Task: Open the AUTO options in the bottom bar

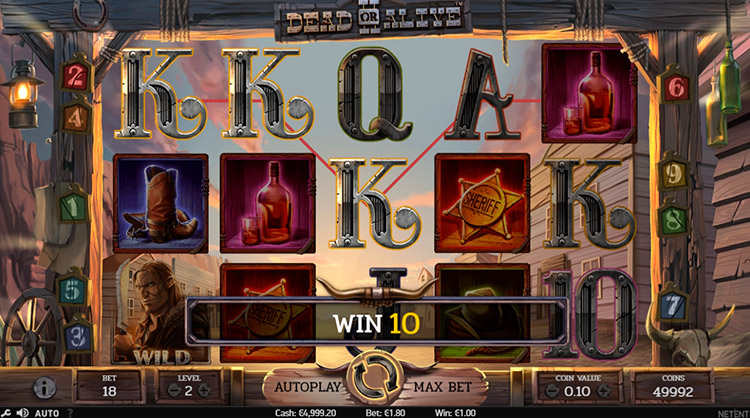Action: click(47, 411)
